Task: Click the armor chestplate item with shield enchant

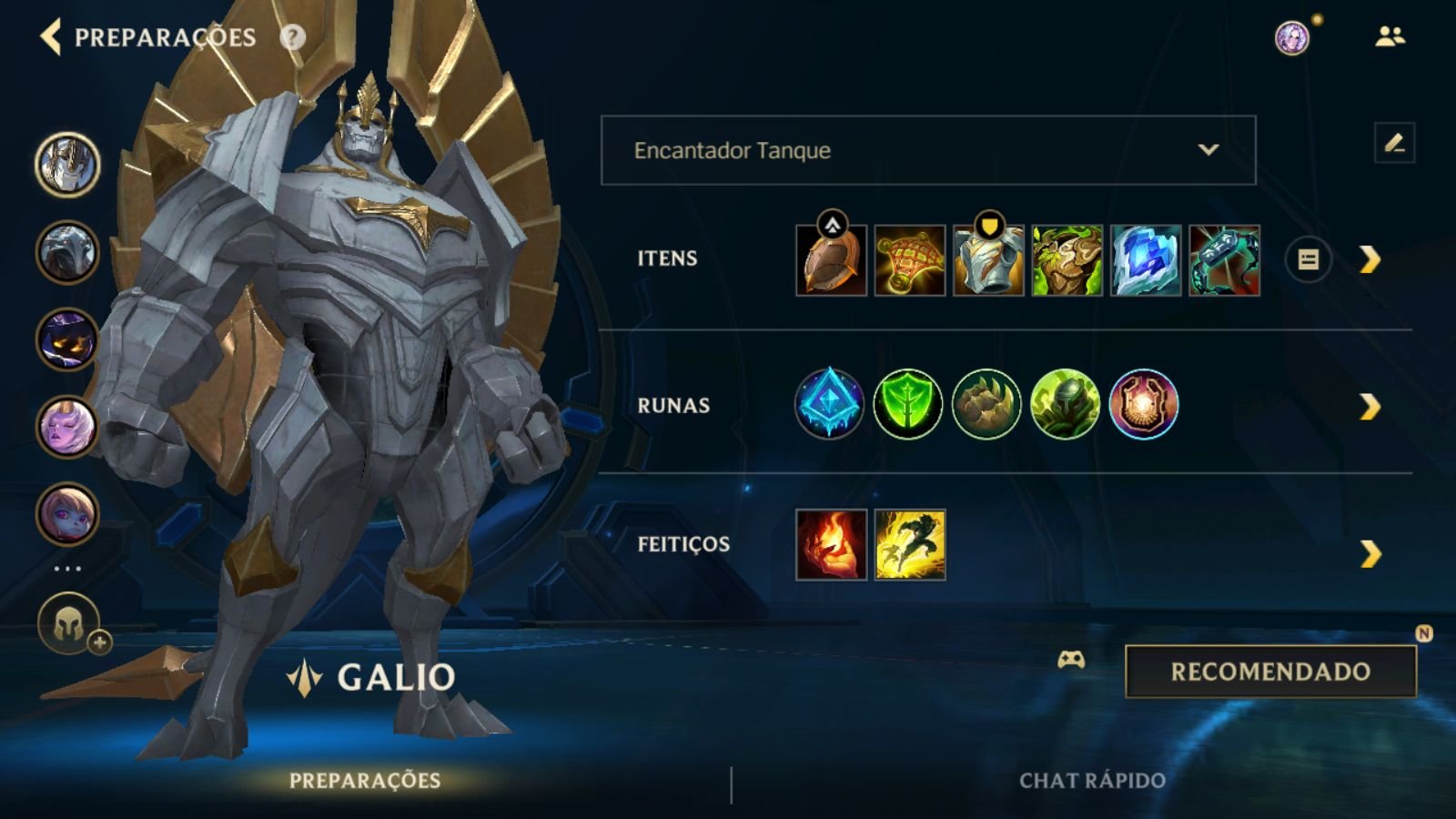Action: 987,258
